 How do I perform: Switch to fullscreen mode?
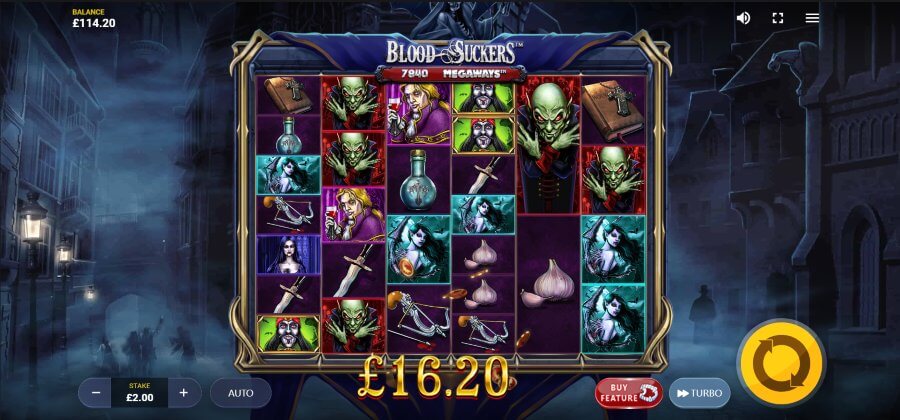(x=777, y=18)
